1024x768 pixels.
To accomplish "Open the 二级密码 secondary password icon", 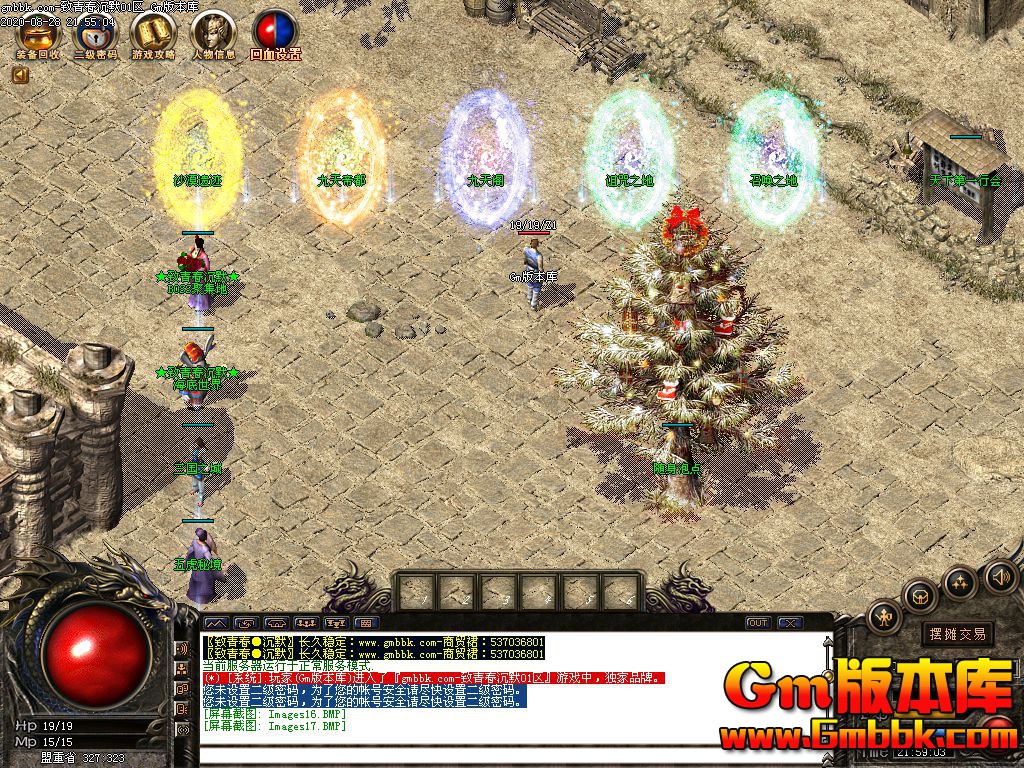I will [x=96, y=34].
